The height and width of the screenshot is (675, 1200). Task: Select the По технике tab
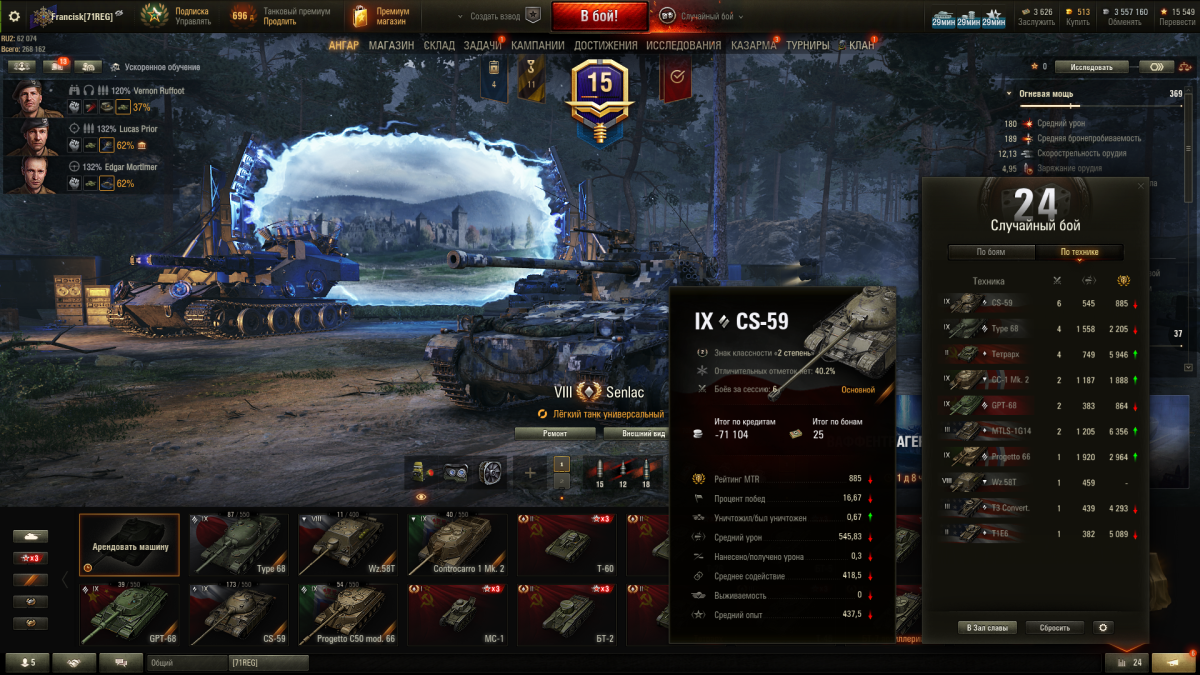(x=1079, y=252)
